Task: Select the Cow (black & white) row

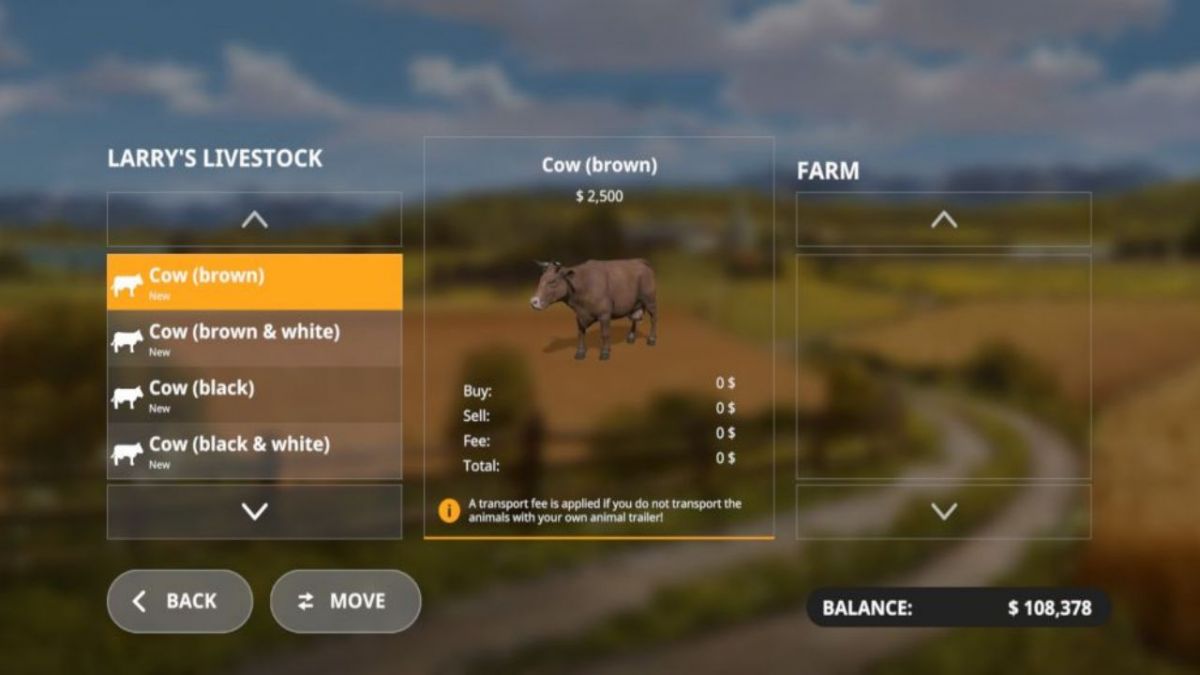Action: (x=254, y=450)
